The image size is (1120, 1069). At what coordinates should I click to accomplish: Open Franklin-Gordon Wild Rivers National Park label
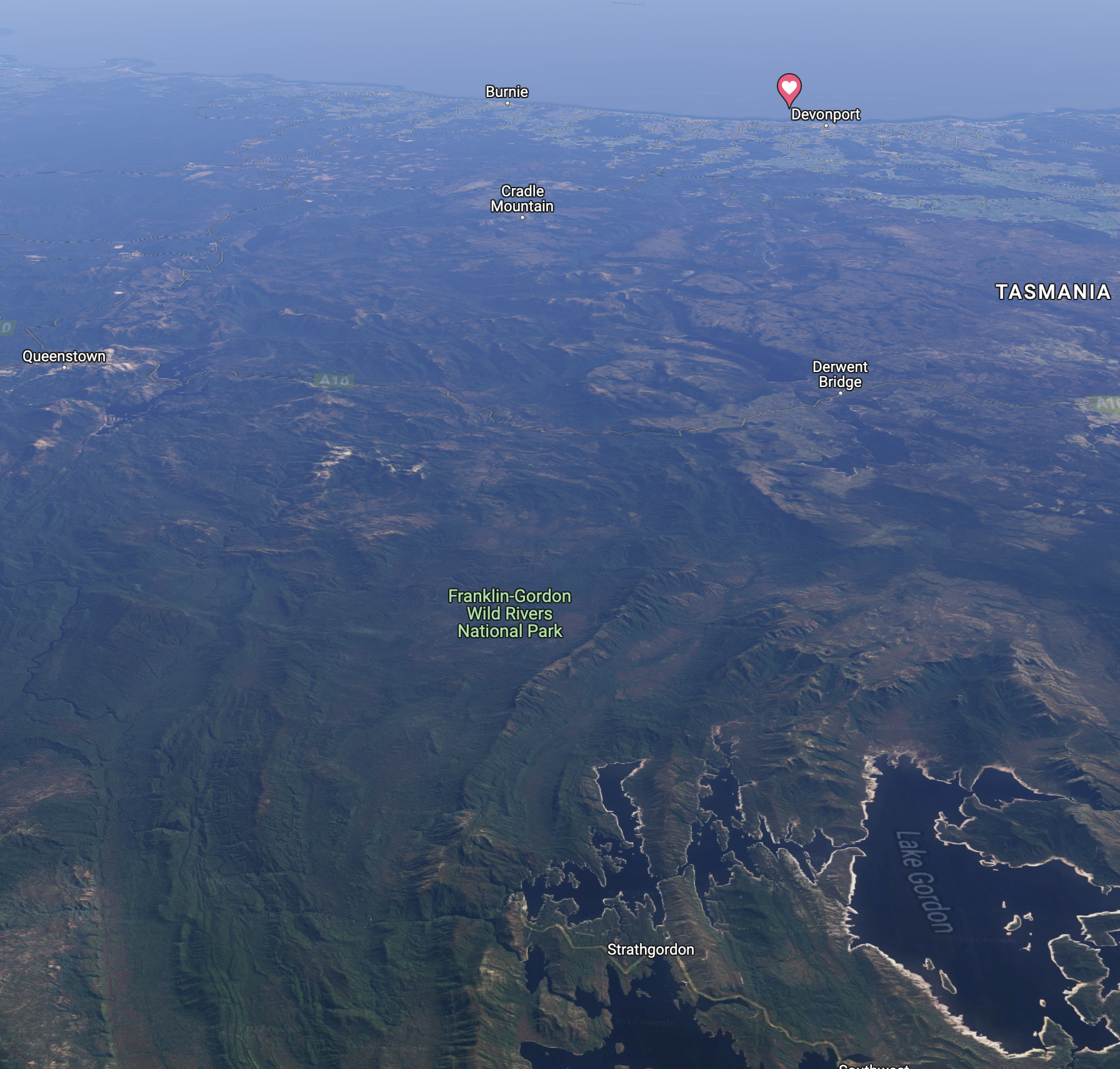coord(509,613)
